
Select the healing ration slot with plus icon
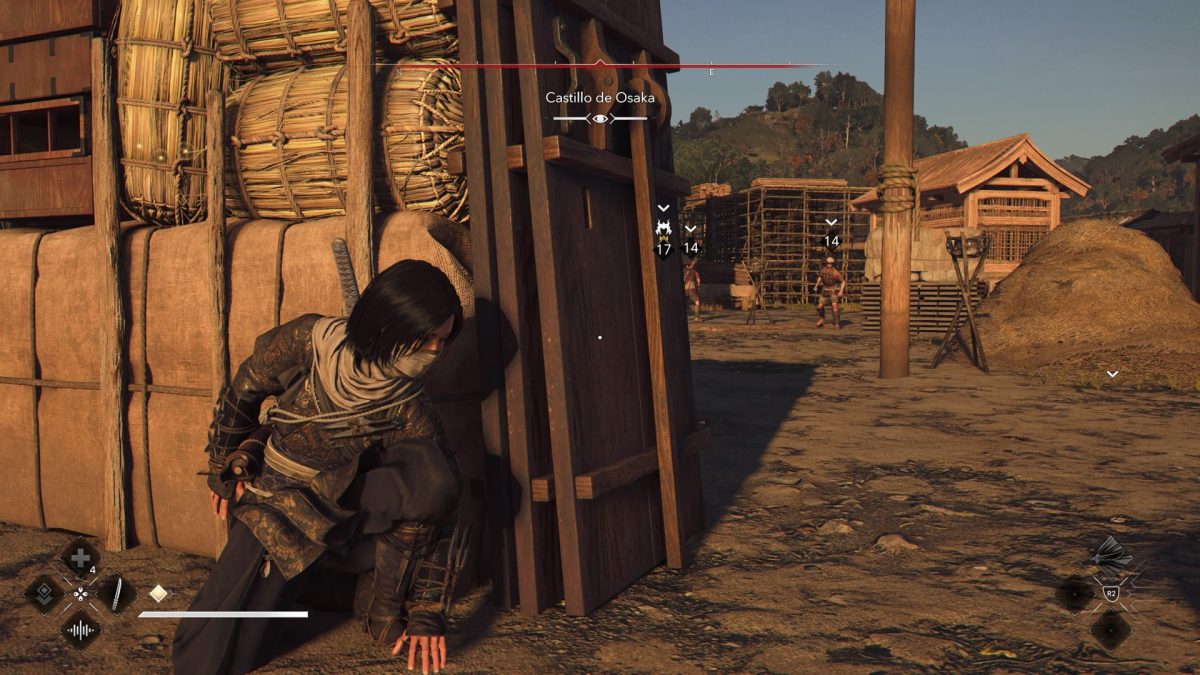tap(80, 557)
